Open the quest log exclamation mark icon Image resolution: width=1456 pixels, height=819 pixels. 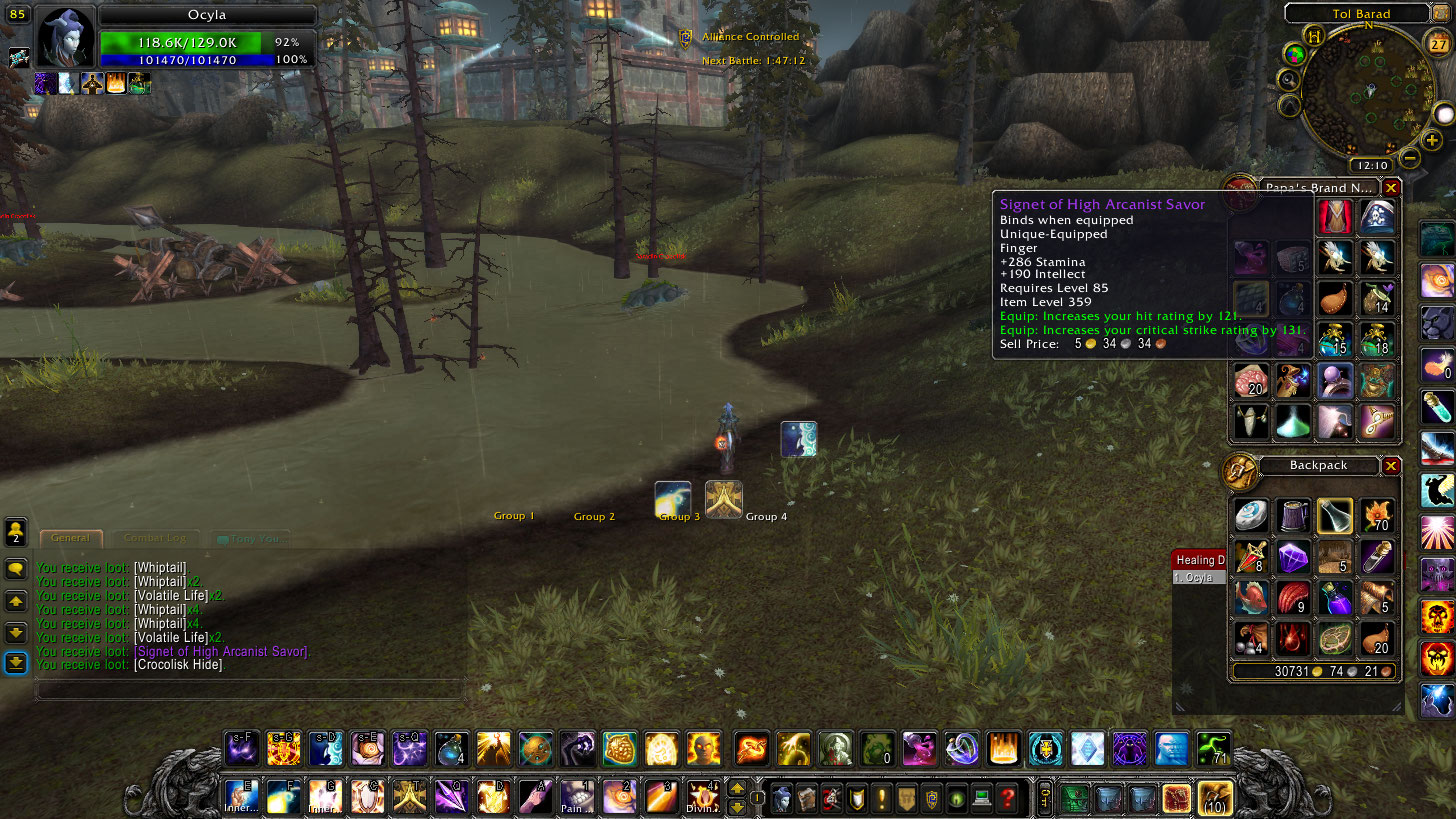click(x=882, y=798)
